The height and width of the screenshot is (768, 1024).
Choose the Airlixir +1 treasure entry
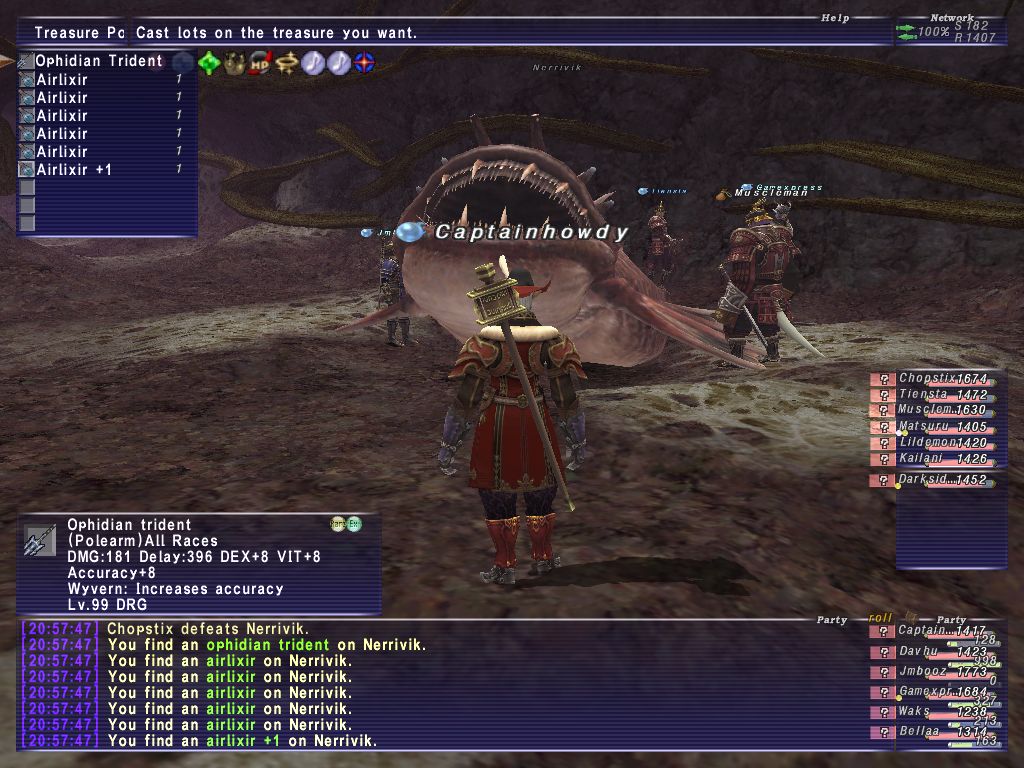(74, 170)
